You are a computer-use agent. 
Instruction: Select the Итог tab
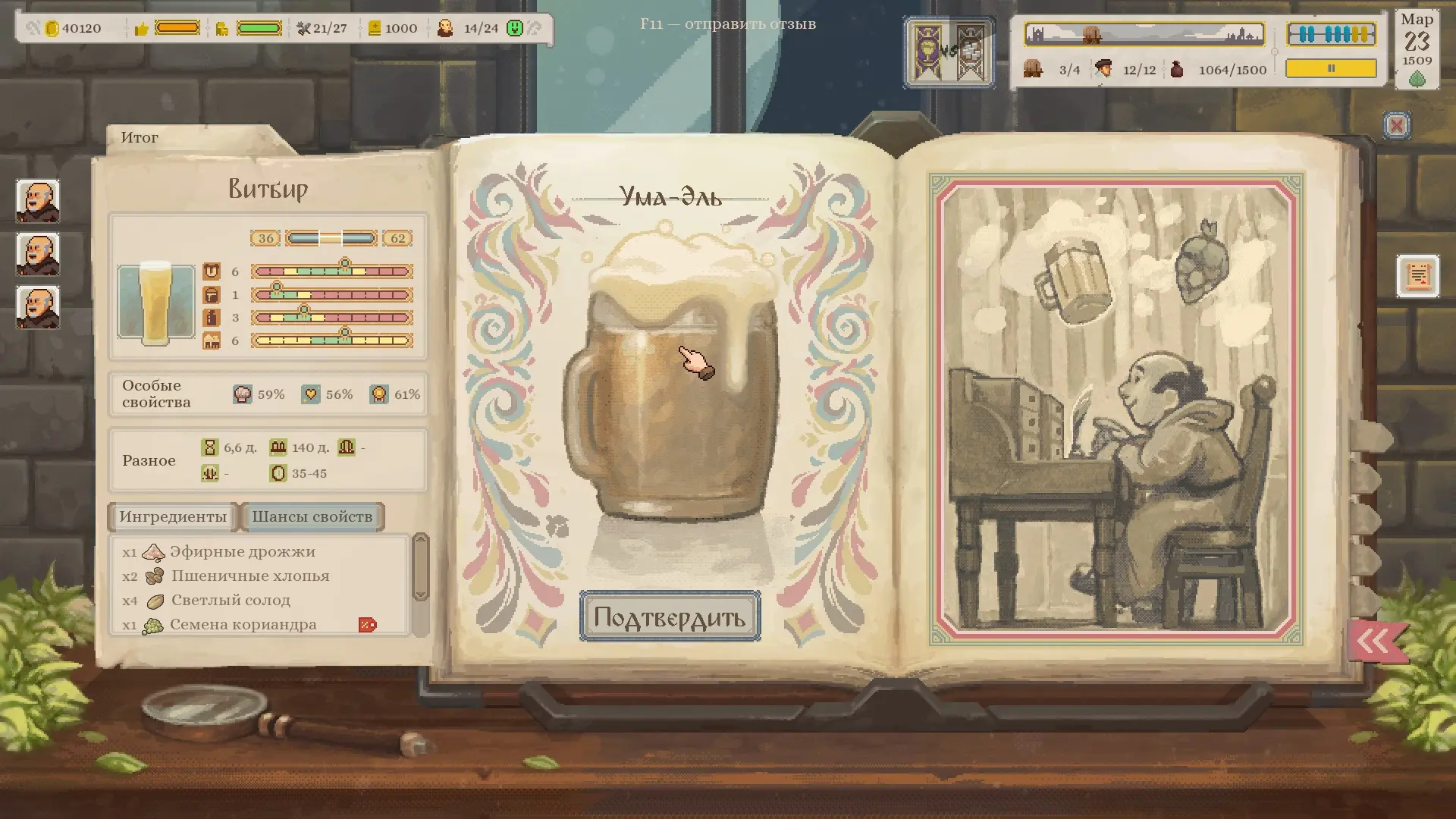click(x=140, y=138)
